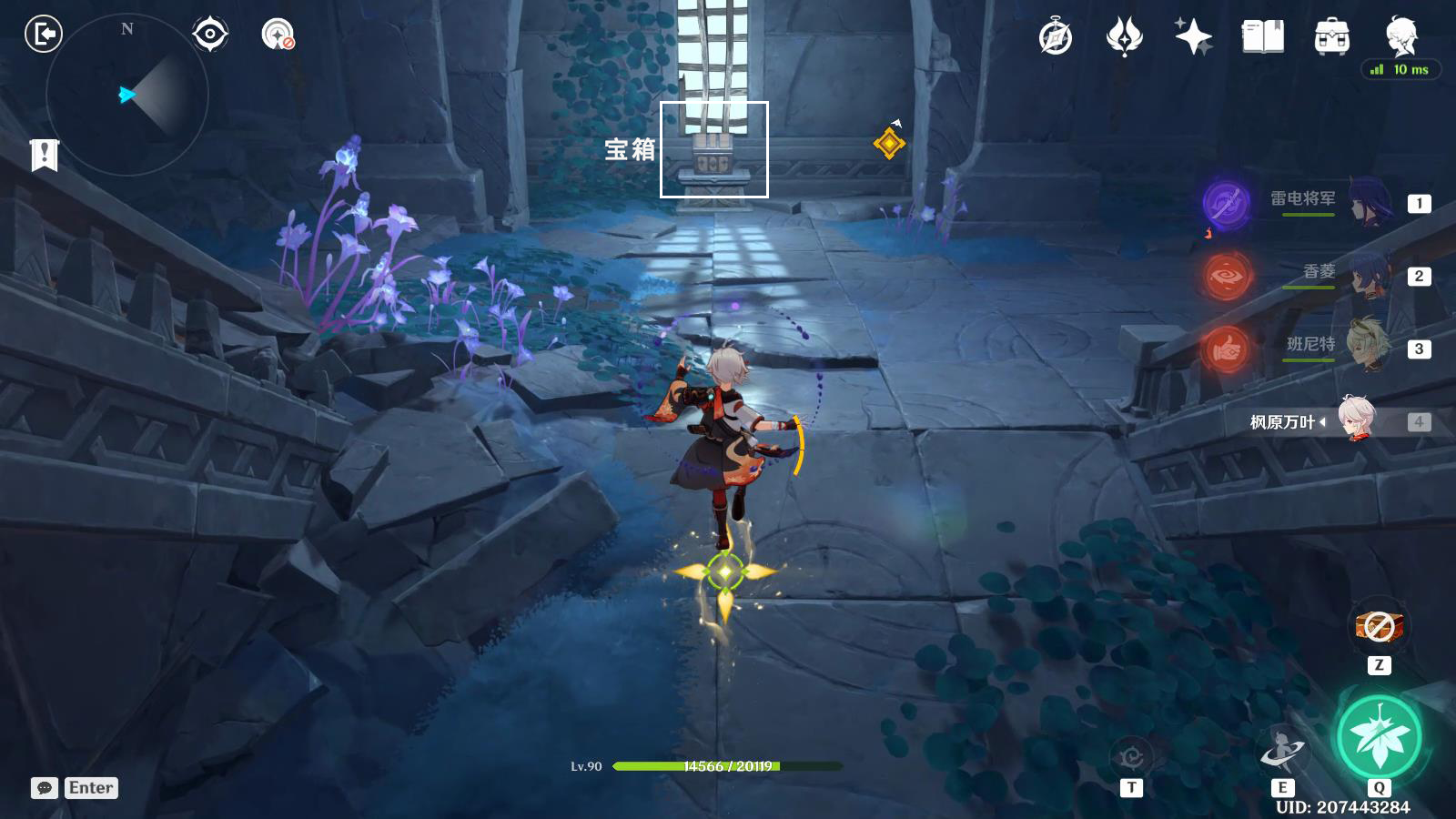
Task: Use the disabled gadget chest slot
Action: coord(1380,626)
